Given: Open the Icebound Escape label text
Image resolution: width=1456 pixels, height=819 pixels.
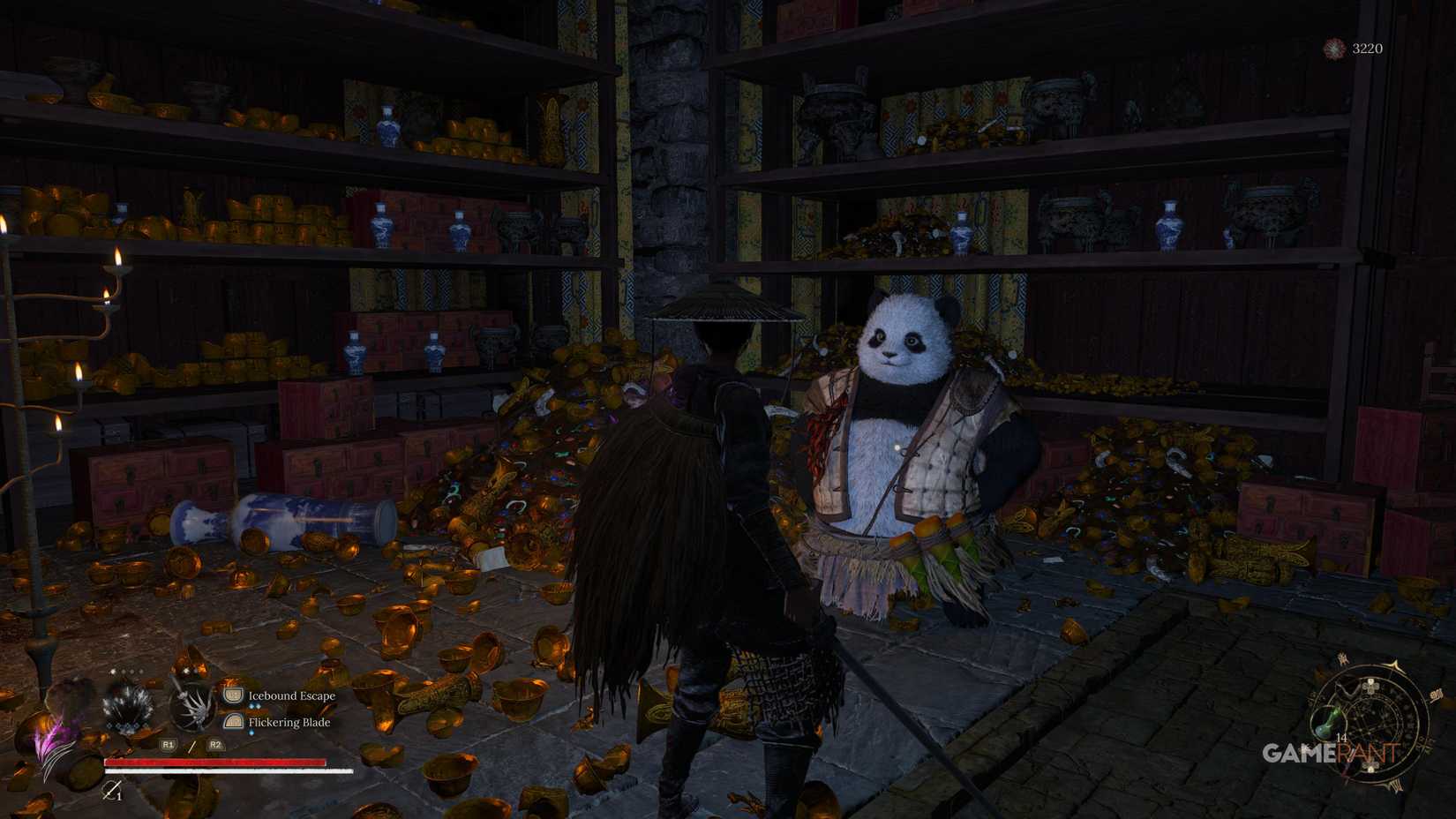Looking at the screenshot, I should click(x=291, y=695).
